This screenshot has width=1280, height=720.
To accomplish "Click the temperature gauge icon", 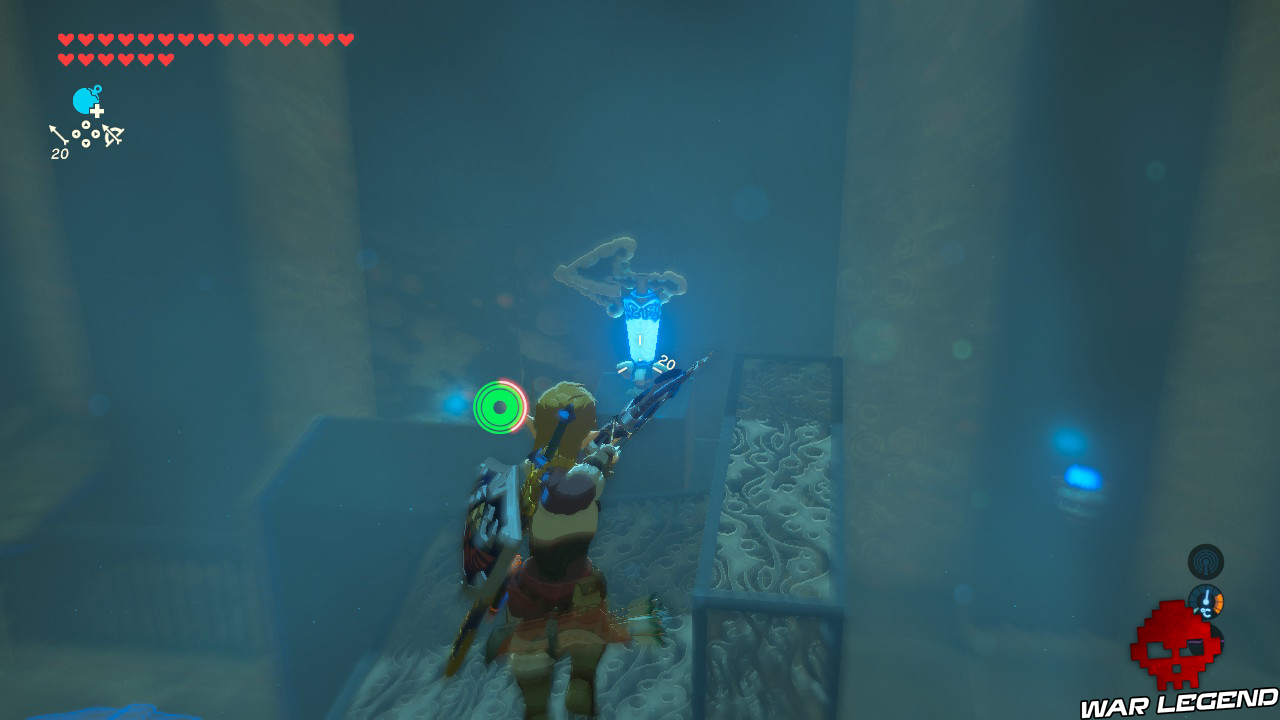I will coord(1206,602).
